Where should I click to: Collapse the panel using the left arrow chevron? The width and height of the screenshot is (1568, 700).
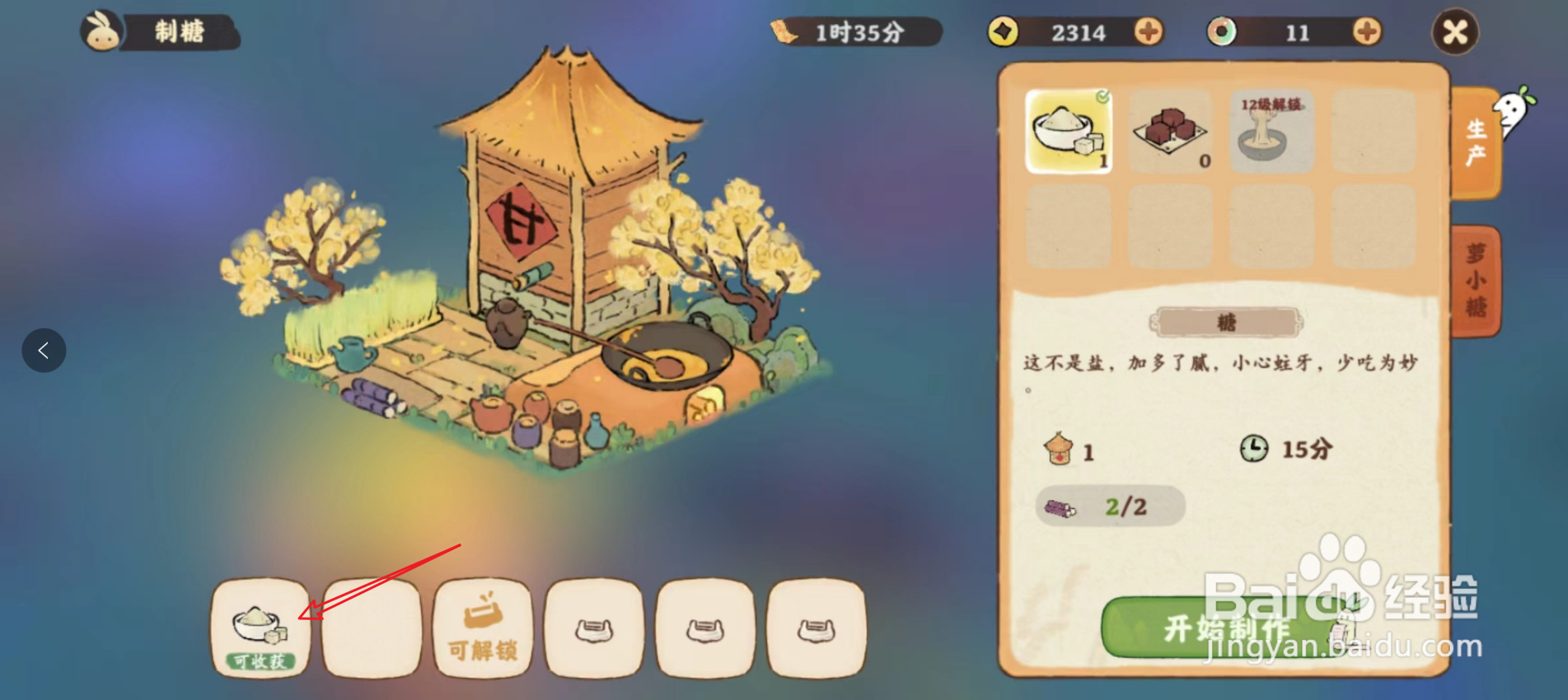43,350
